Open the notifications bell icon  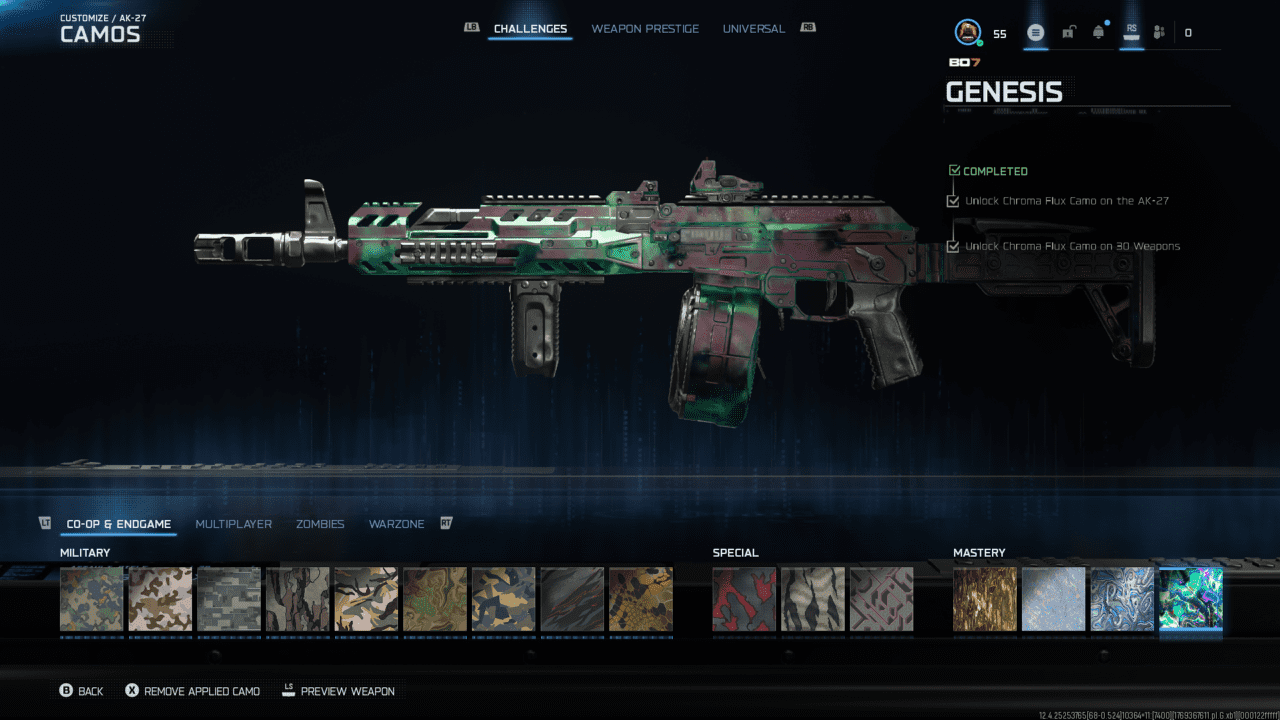[x=1099, y=33]
